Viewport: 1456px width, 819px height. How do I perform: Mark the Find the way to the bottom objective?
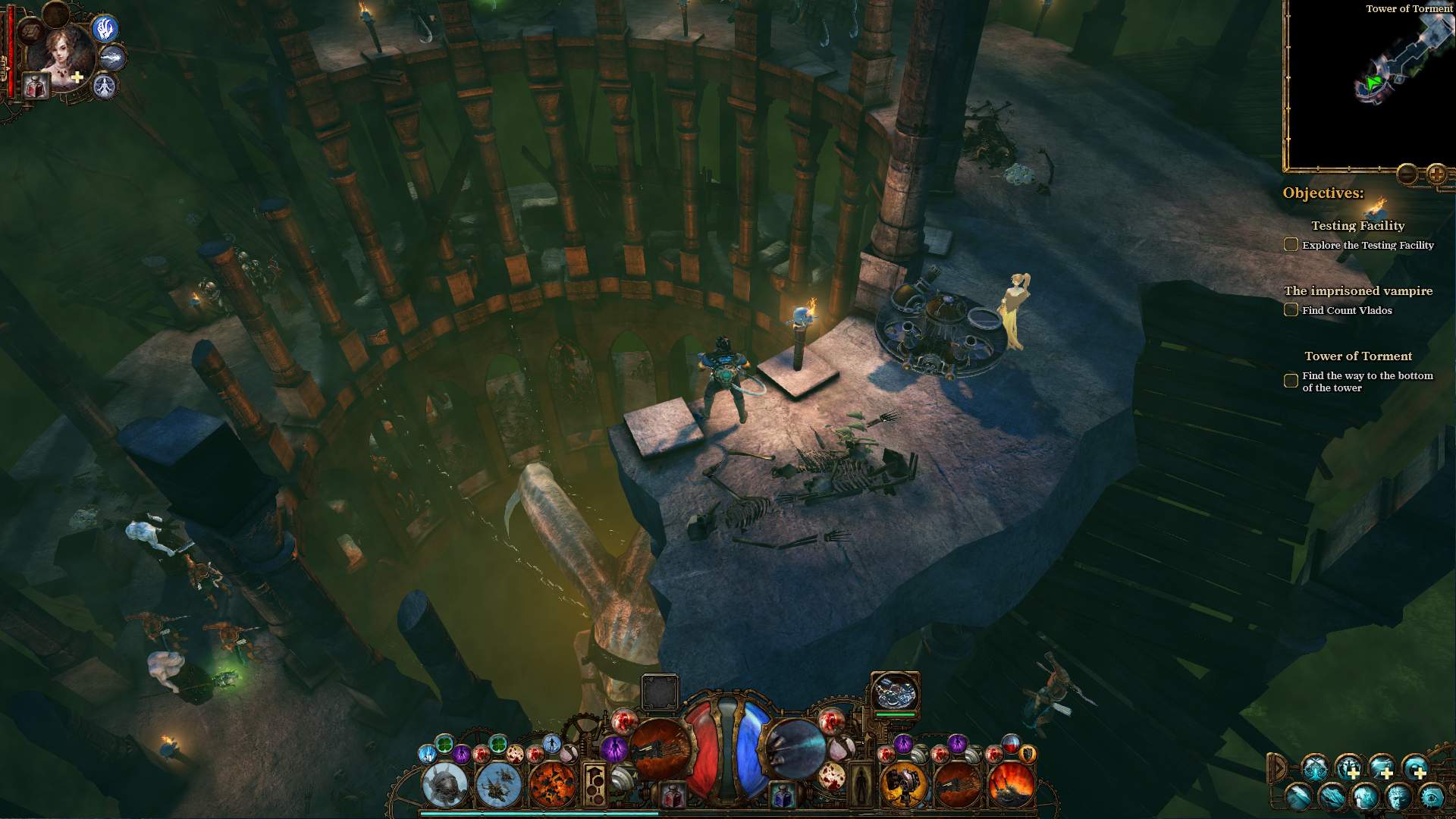point(1290,381)
